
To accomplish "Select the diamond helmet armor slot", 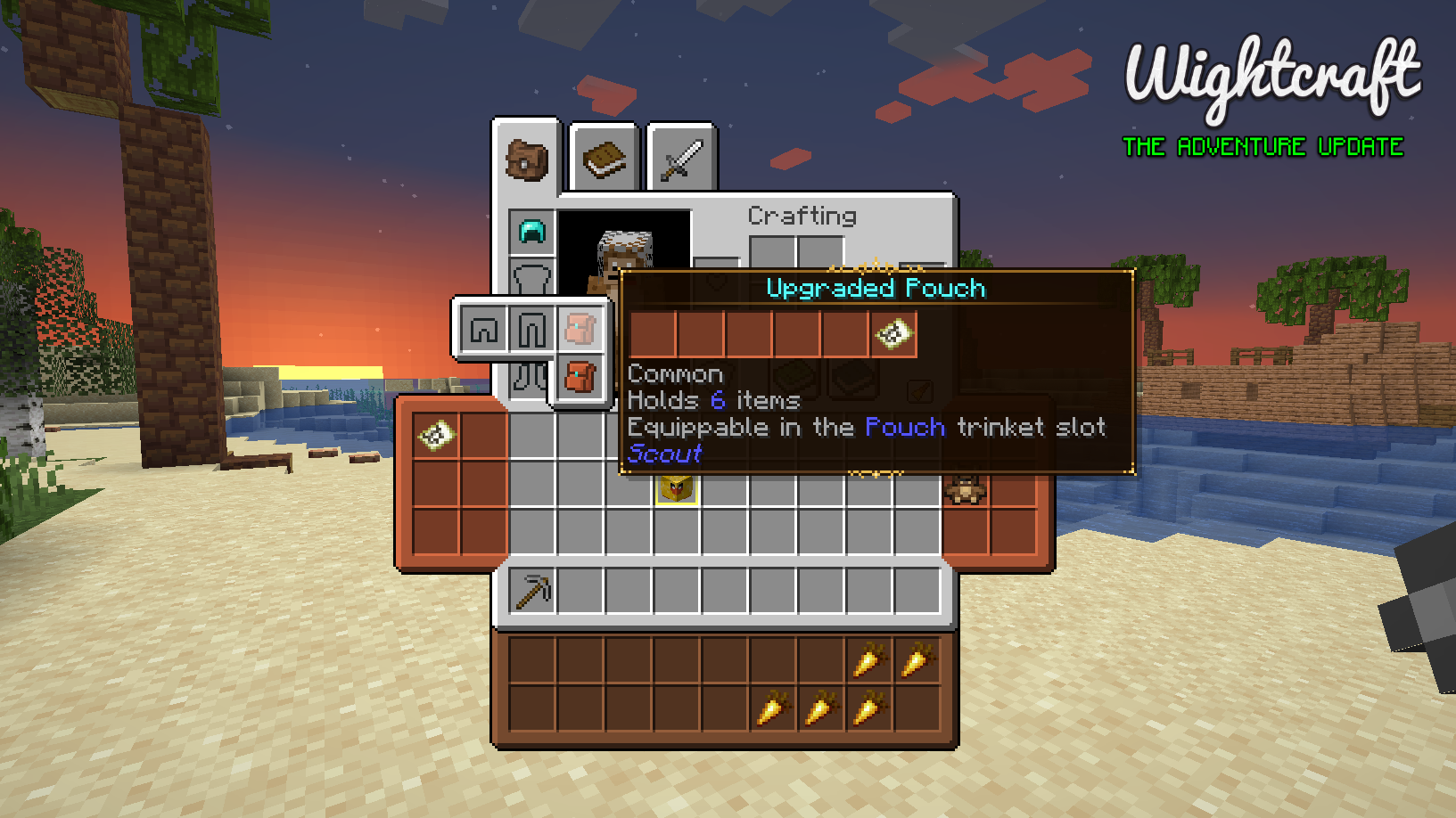I will [x=532, y=233].
